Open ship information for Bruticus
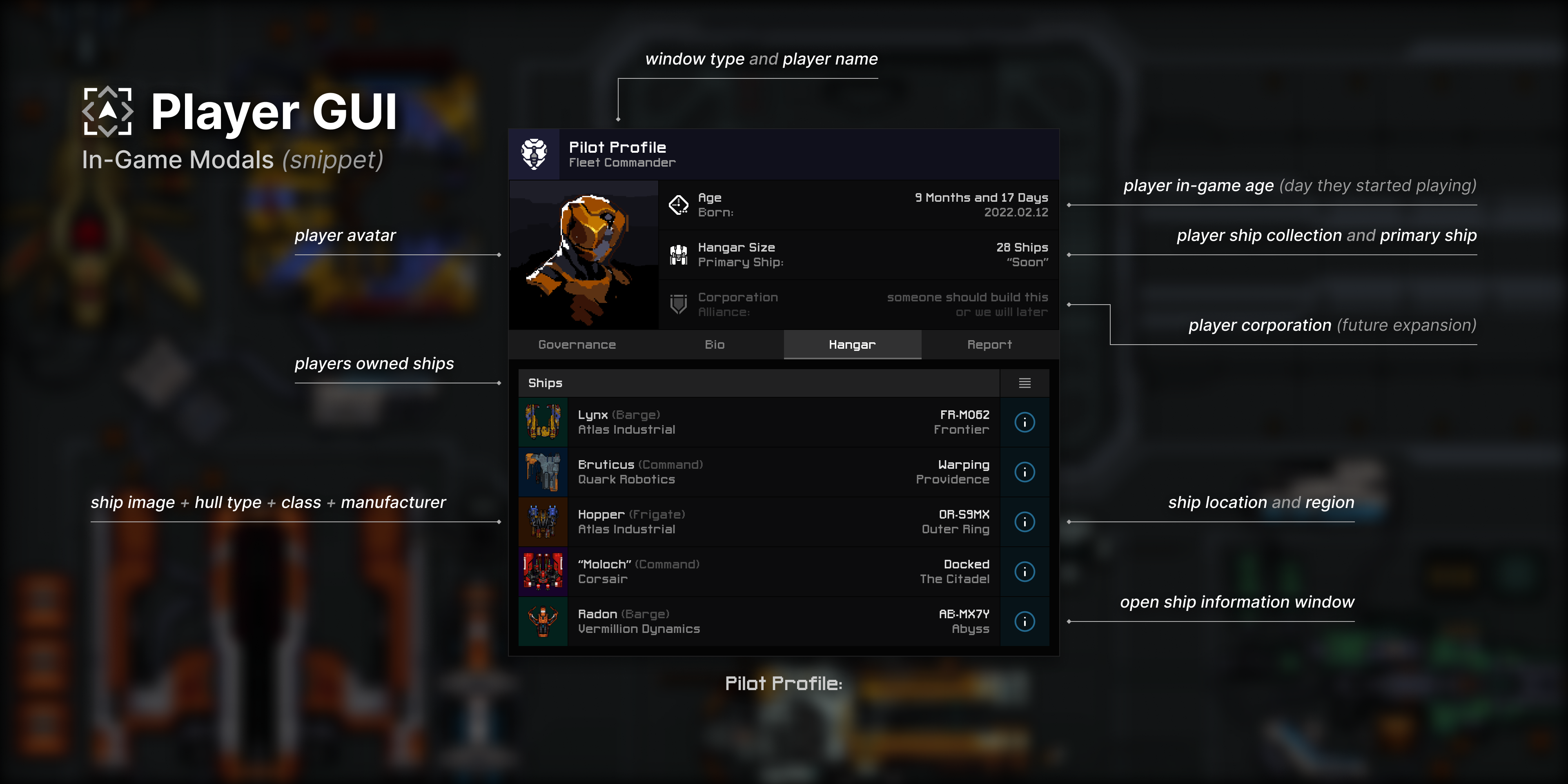The height and width of the screenshot is (784, 1568). coord(1025,472)
